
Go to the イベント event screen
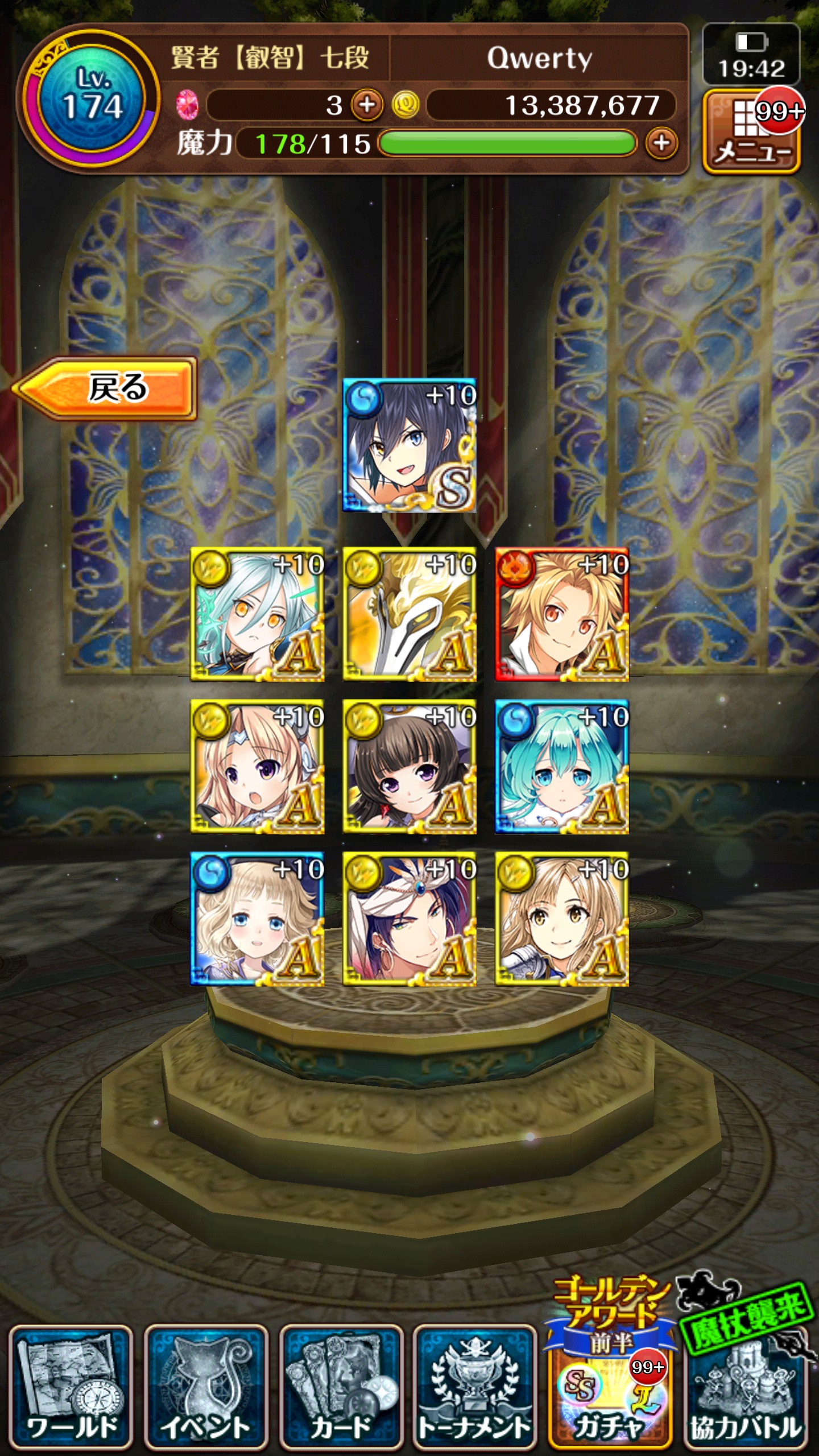[x=206, y=1389]
